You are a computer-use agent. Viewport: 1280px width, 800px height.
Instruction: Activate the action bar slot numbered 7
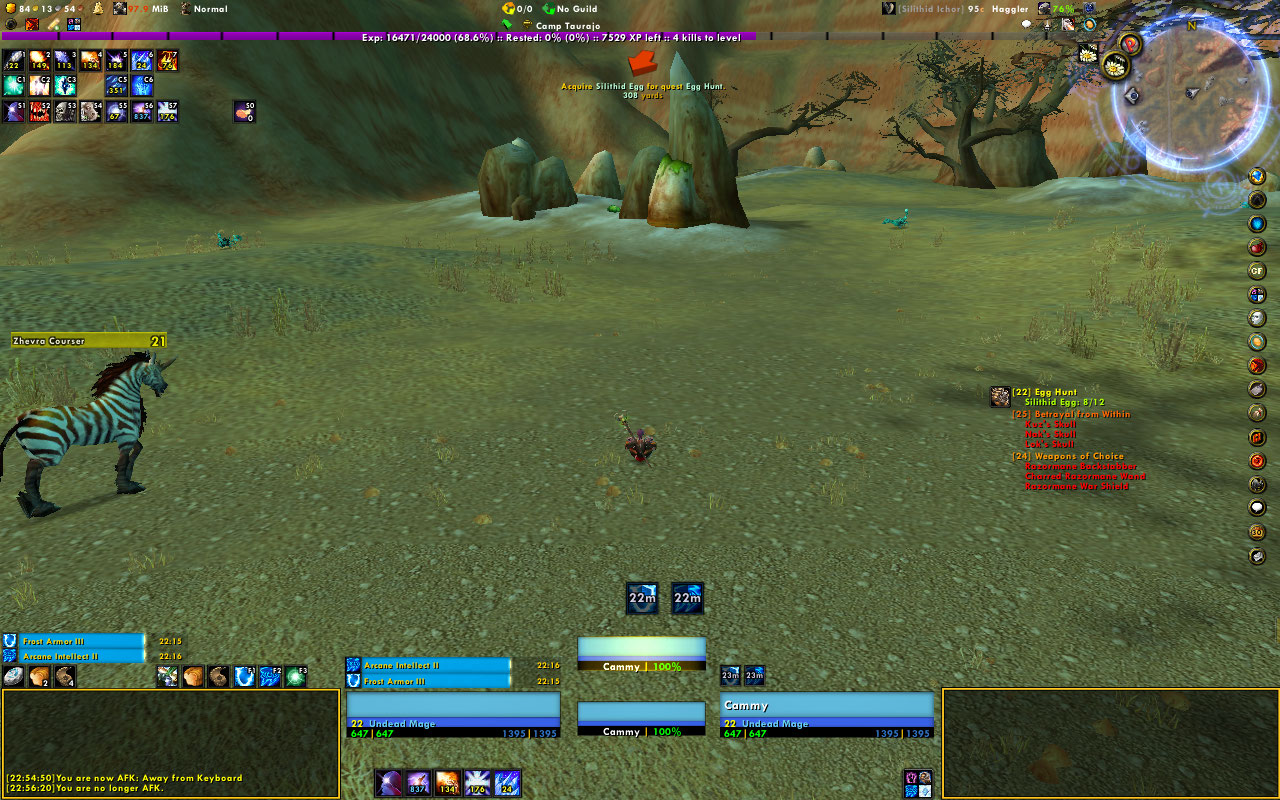[x=168, y=61]
